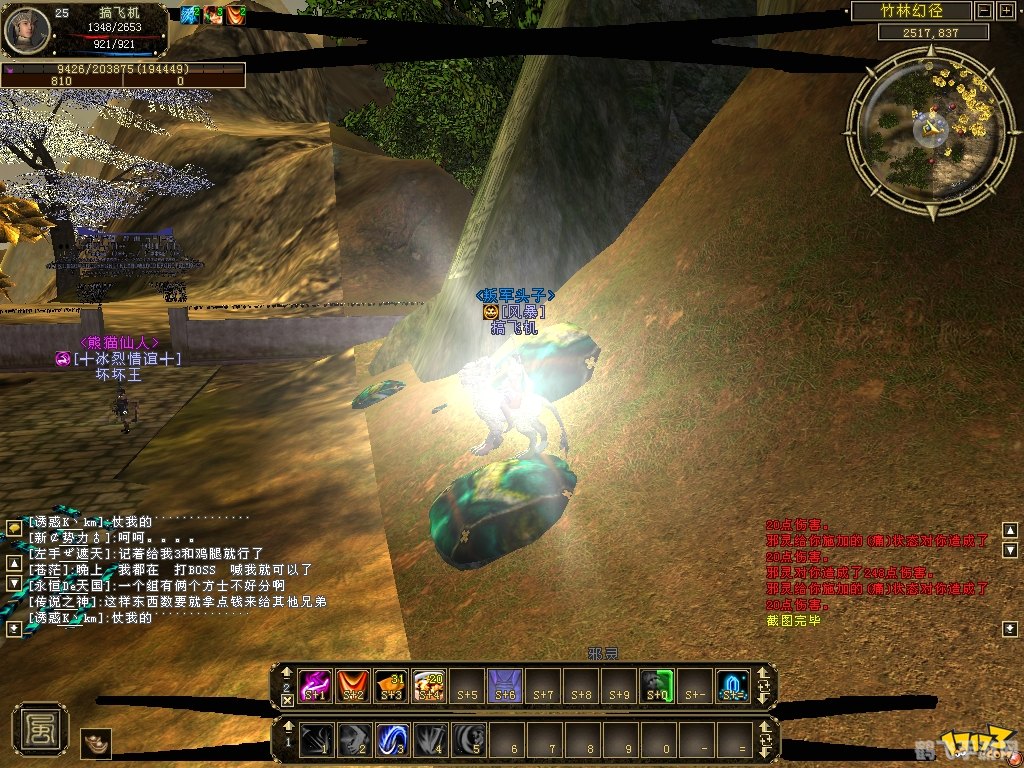The image size is (1024, 768).
Task: Click the yellow chat channel icon
Action: tap(14, 527)
